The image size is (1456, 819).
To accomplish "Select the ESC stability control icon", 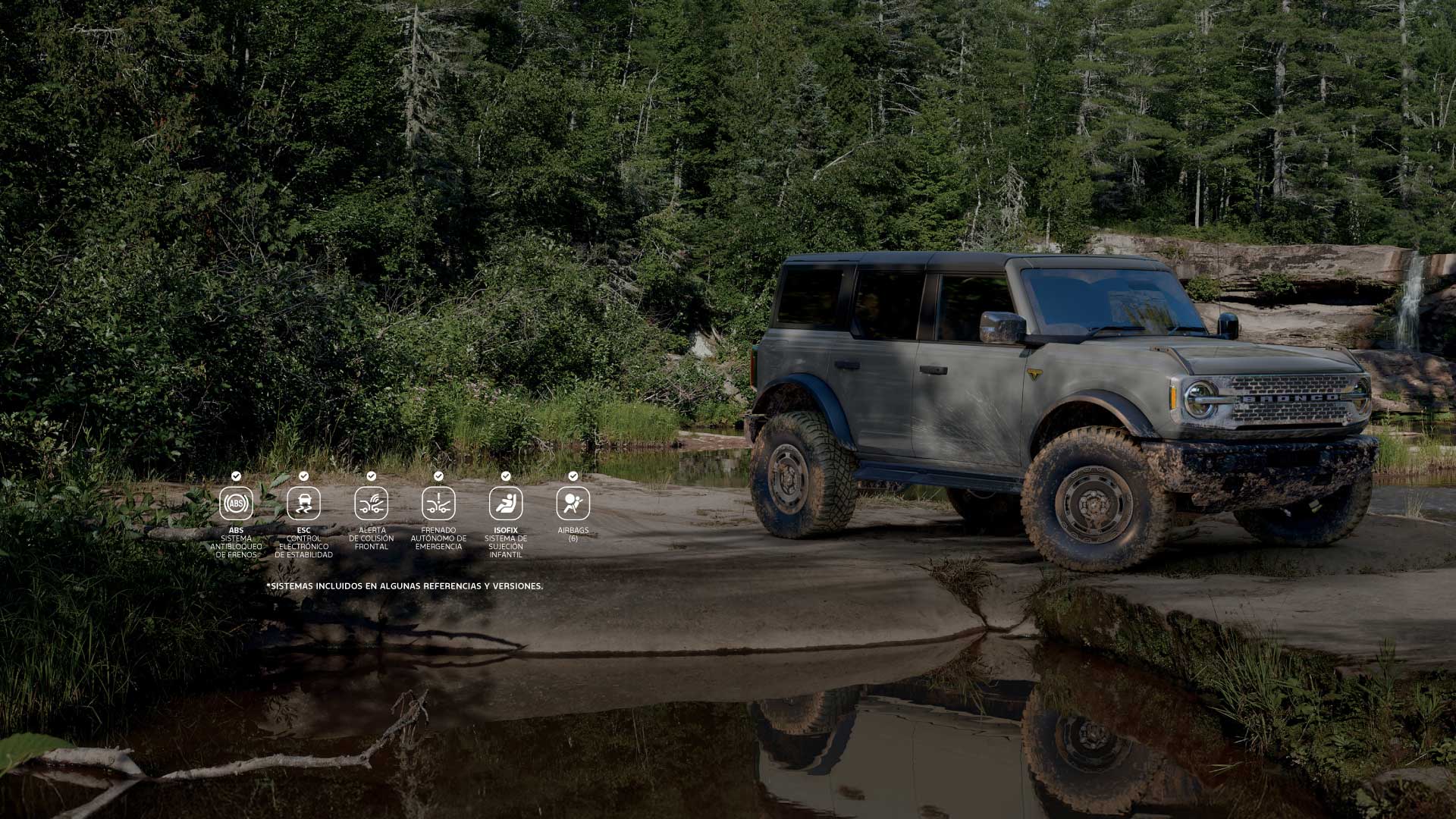I will [303, 504].
